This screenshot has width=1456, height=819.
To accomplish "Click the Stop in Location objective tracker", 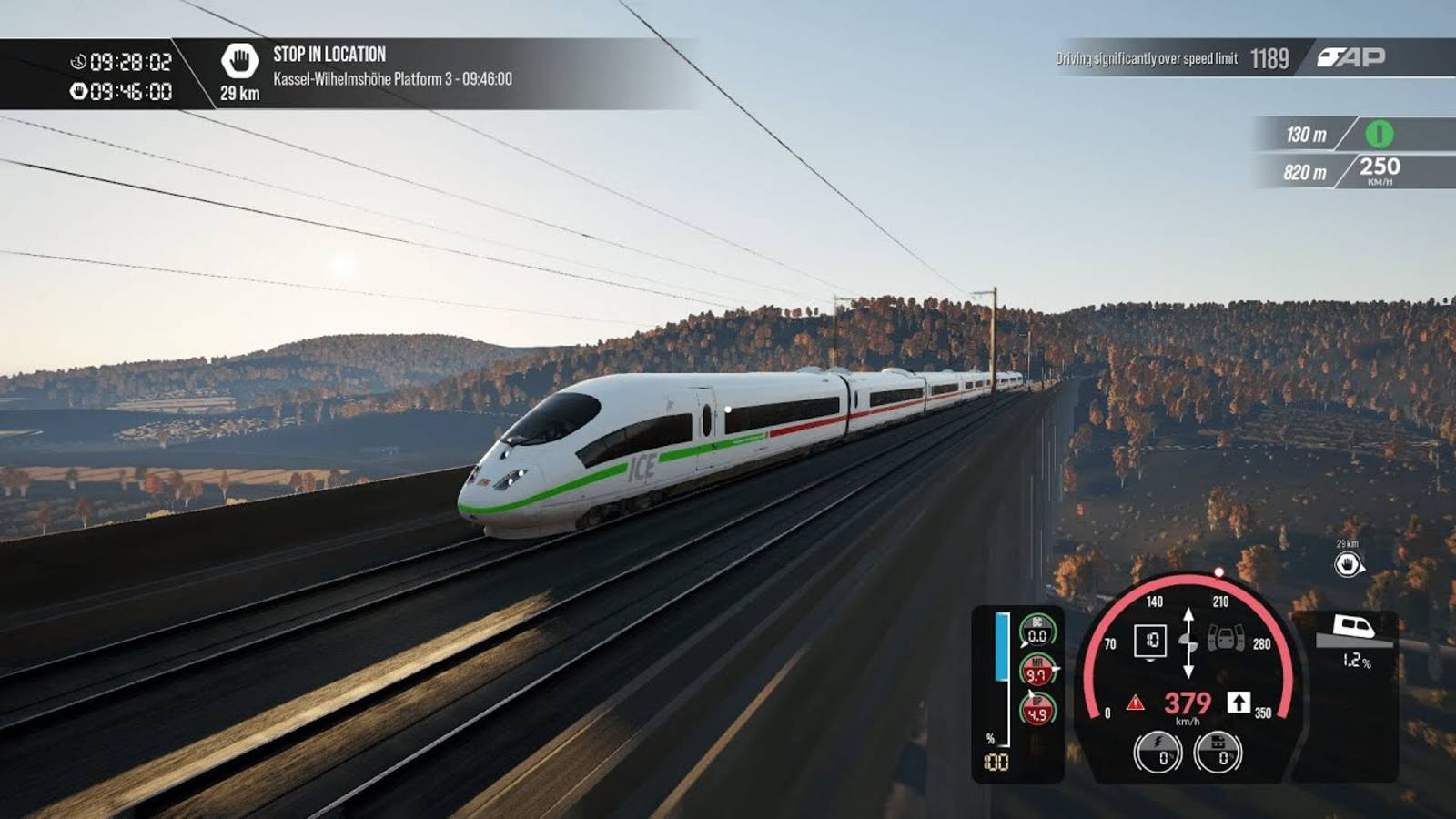I will click(391, 67).
